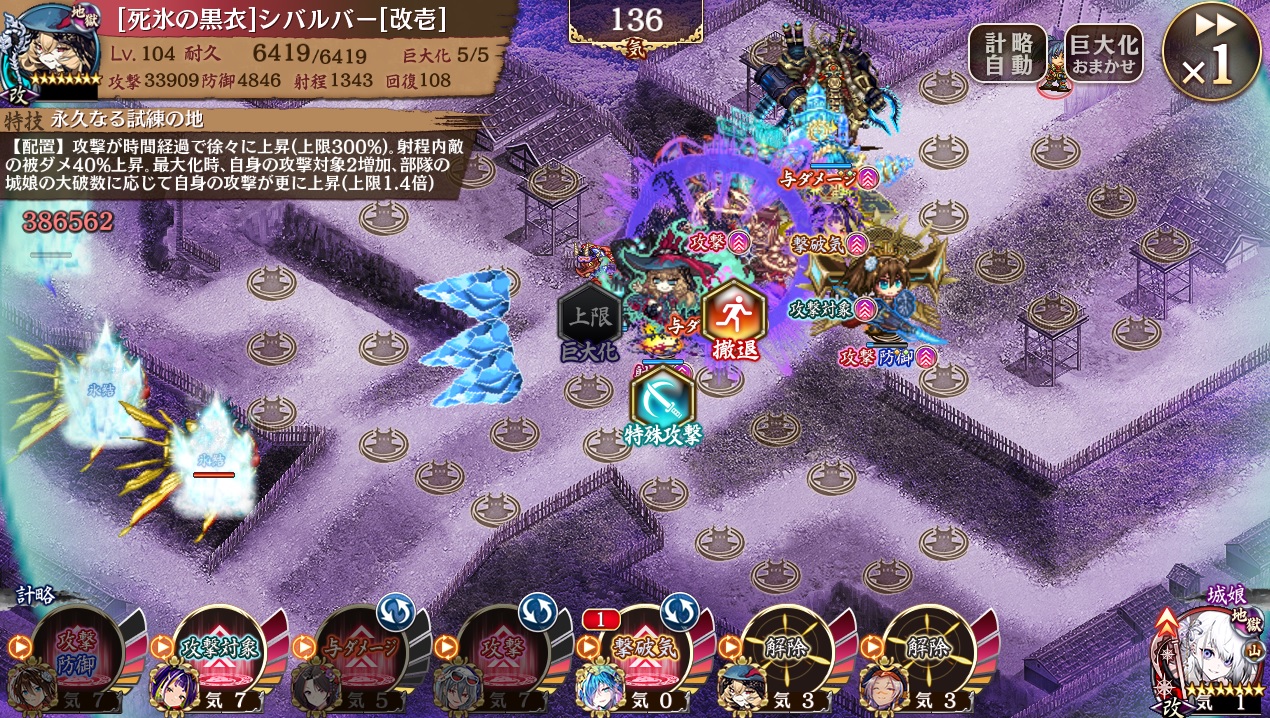This screenshot has height=718, width=1270.
Task: Click the シバルバー character portrait
Action: click(48, 50)
